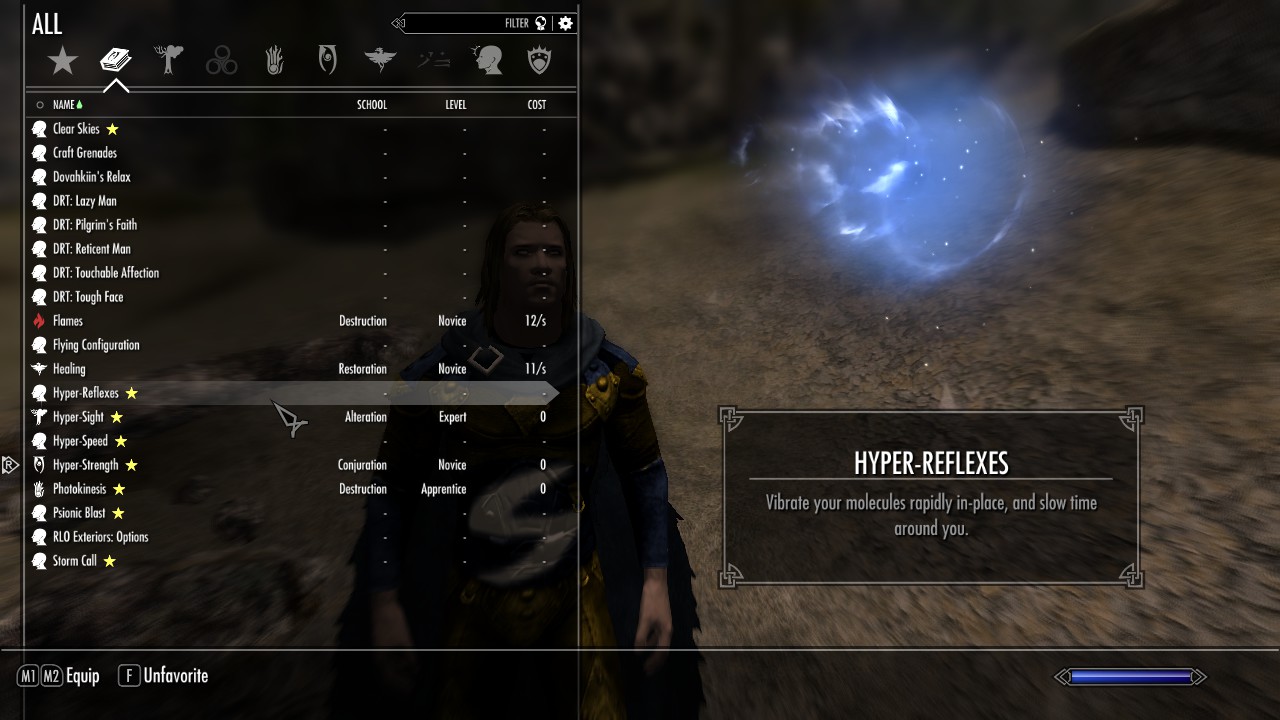The height and width of the screenshot is (720, 1280).
Task: Select the Photokinesis spell row
Action: click(80, 489)
